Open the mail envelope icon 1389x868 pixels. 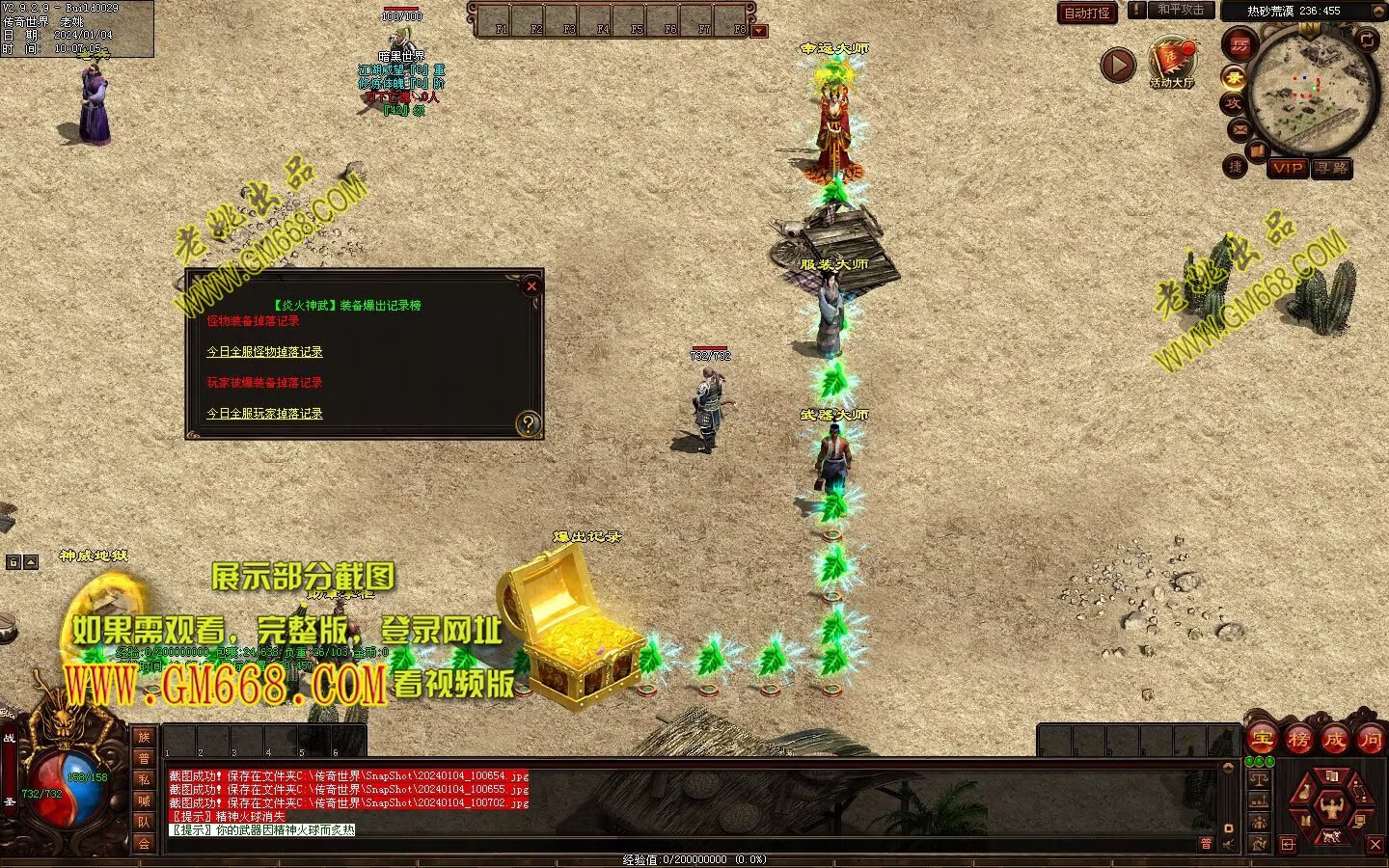tap(1240, 129)
